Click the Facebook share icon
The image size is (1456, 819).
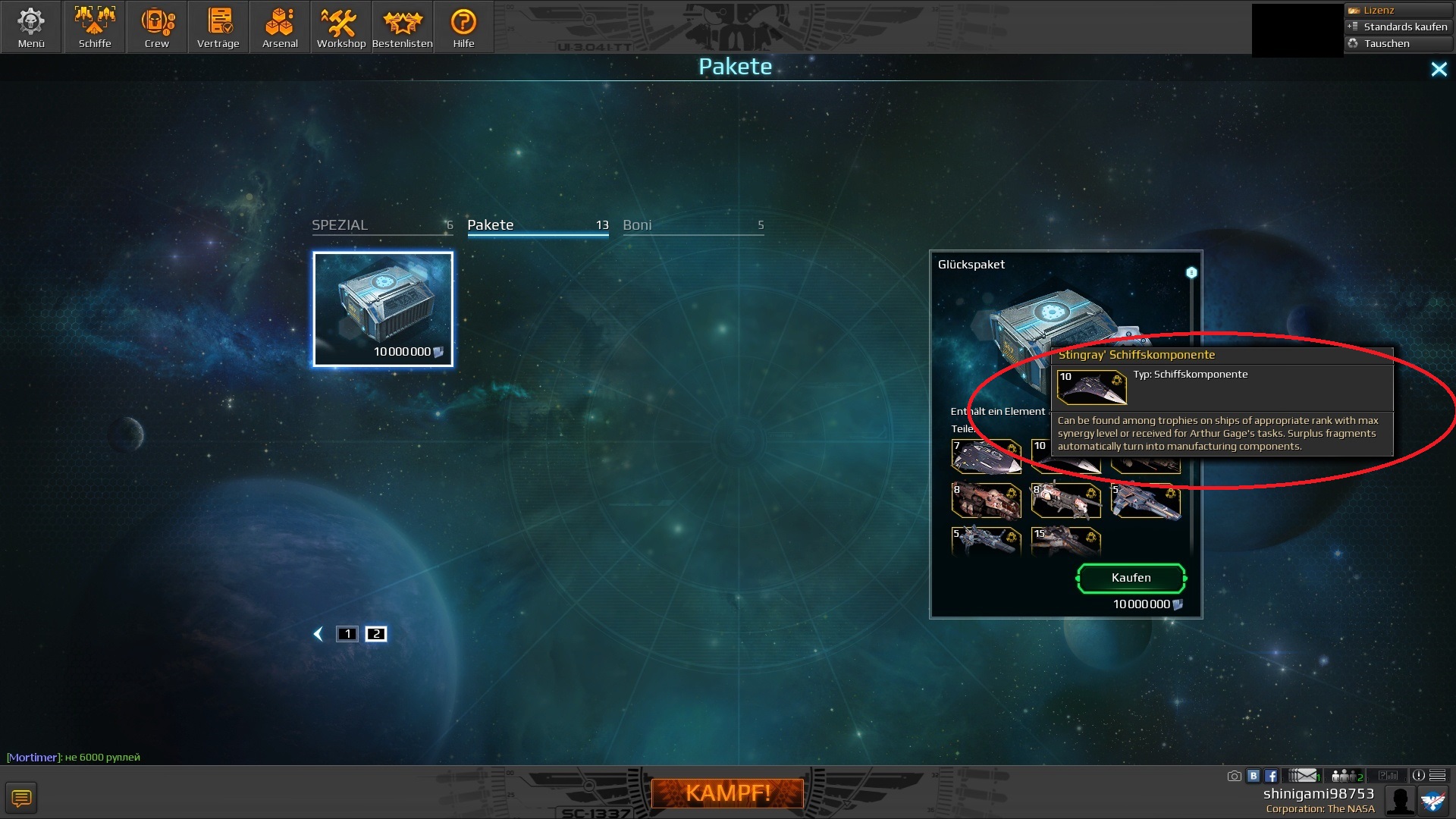tap(1271, 776)
